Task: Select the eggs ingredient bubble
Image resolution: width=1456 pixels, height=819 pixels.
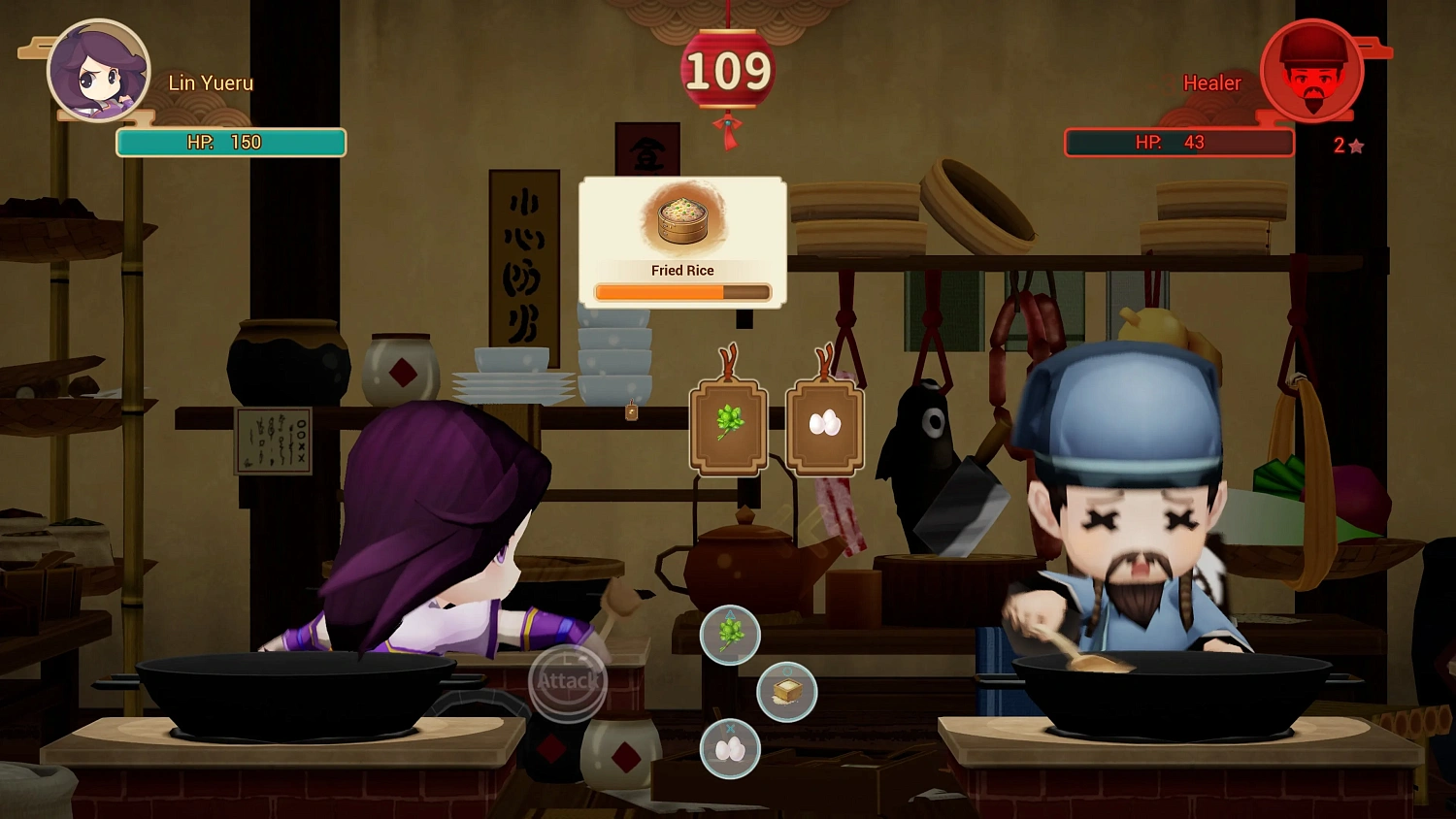Action: click(731, 749)
